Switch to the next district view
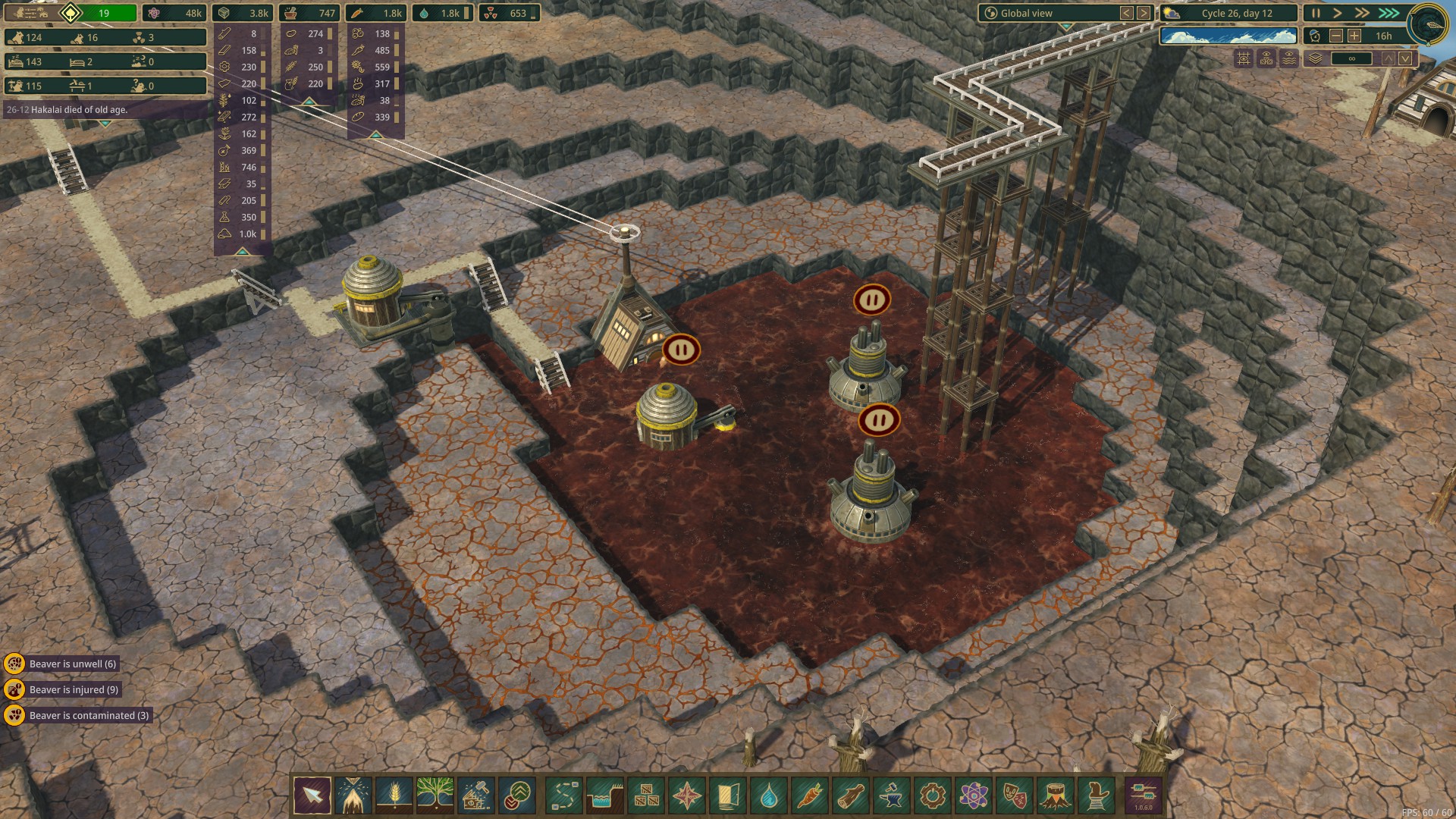The height and width of the screenshot is (819, 1456). 1144,13
